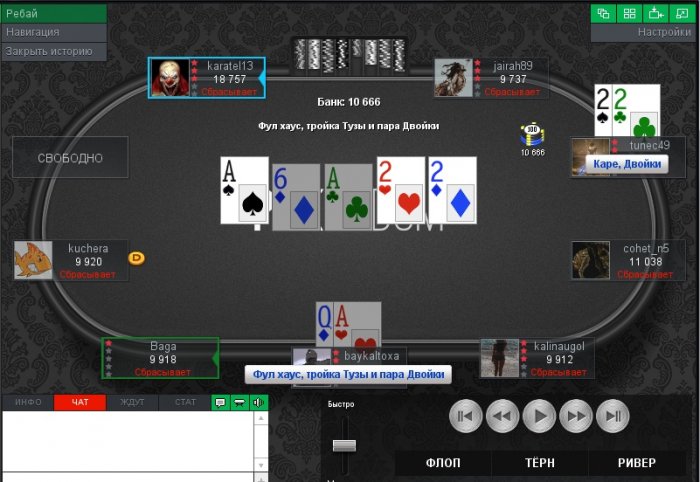
Task: Click the tile-tables grid icon
Action: pyautogui.click(x=630, y=13)
